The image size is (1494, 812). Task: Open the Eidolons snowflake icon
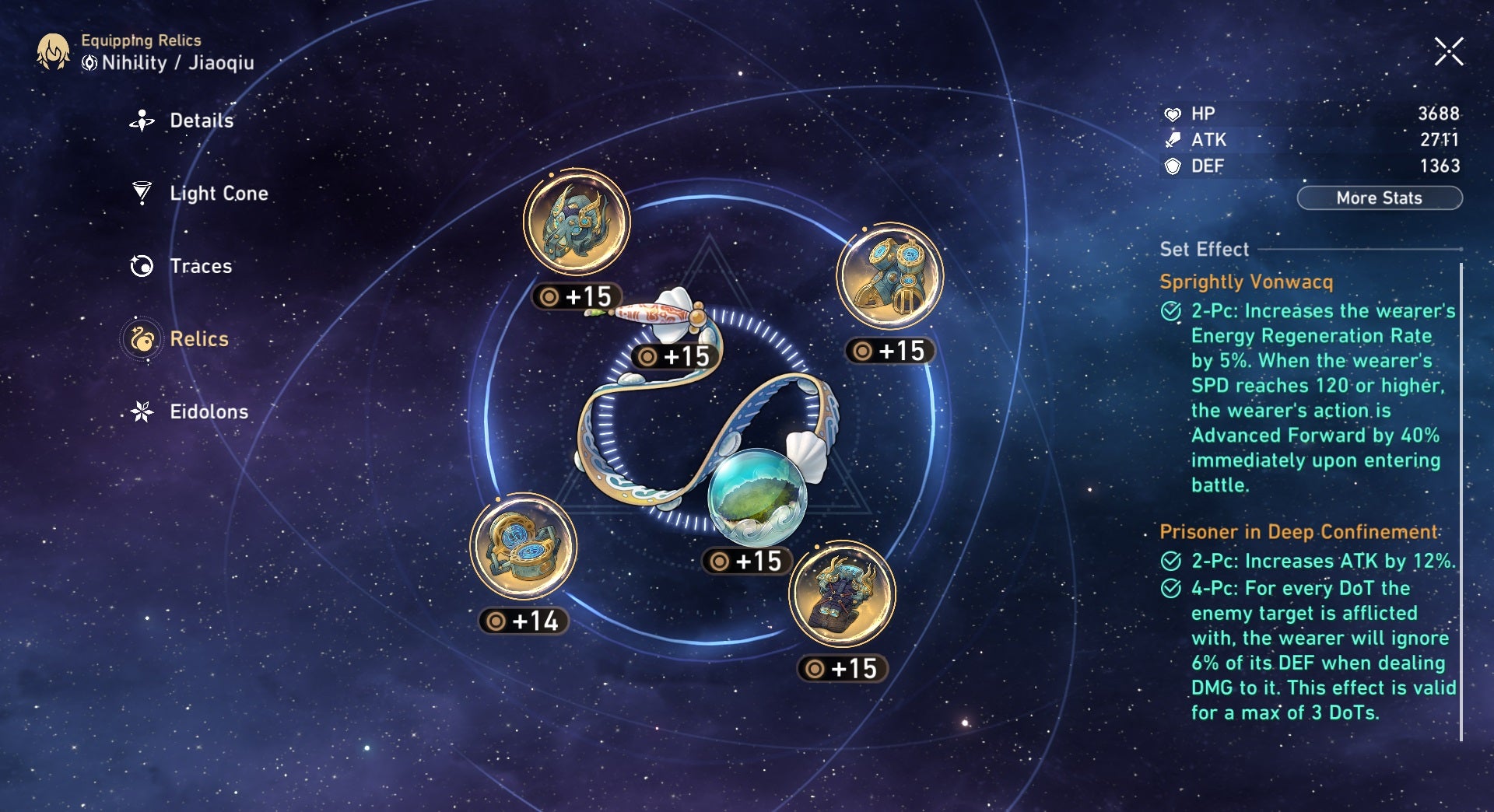(140, 411)
